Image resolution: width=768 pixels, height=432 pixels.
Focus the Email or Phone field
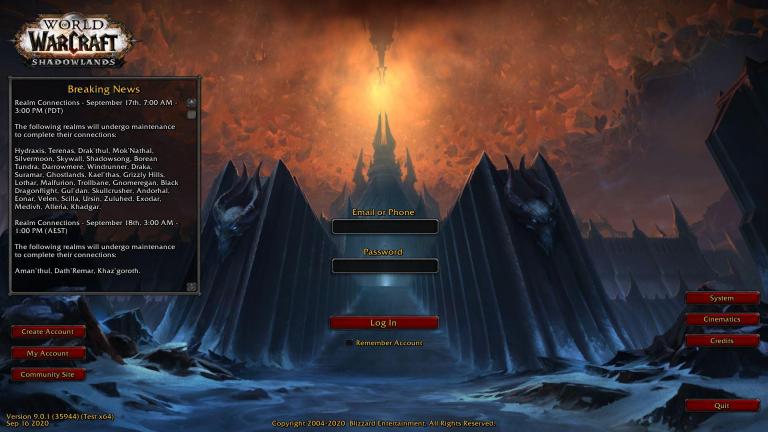click(384, 227)
